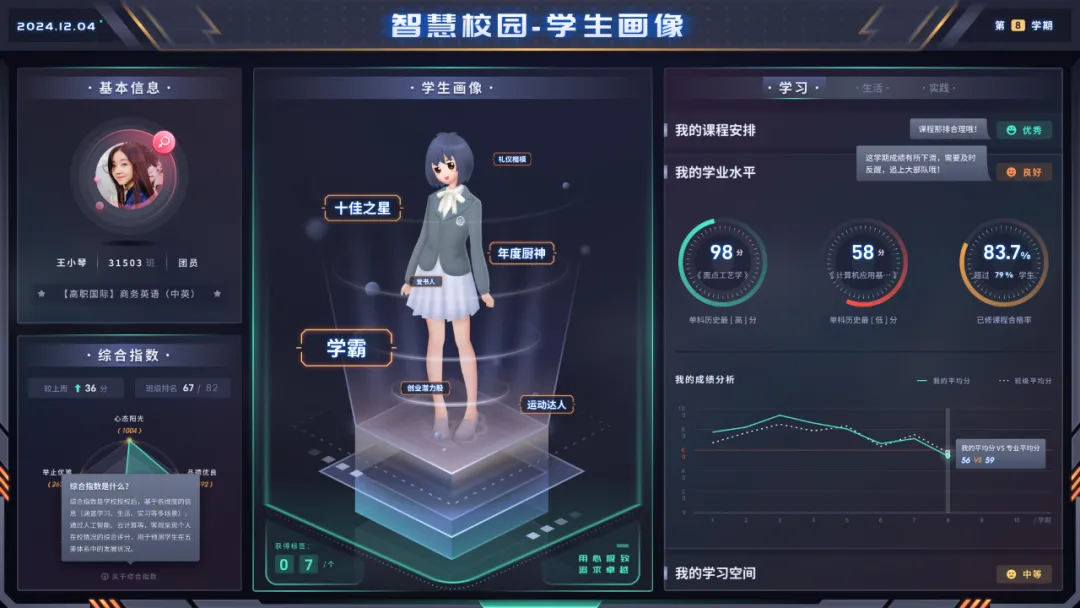Screen dimensions: 1080x608
Task: Click the 良好 rating badge
Action: [1024, 172]
